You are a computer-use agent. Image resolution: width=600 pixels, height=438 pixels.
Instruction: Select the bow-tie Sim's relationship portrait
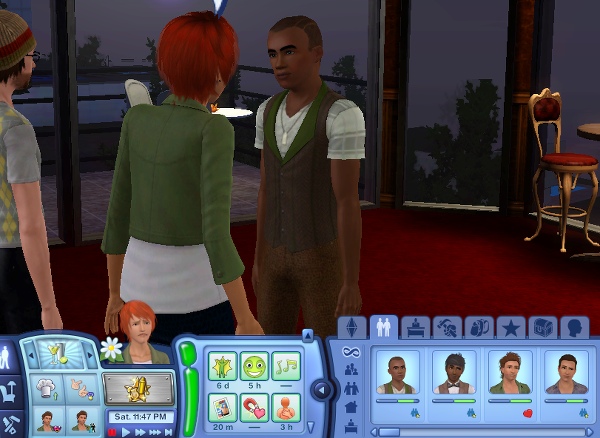pos(455,374)
